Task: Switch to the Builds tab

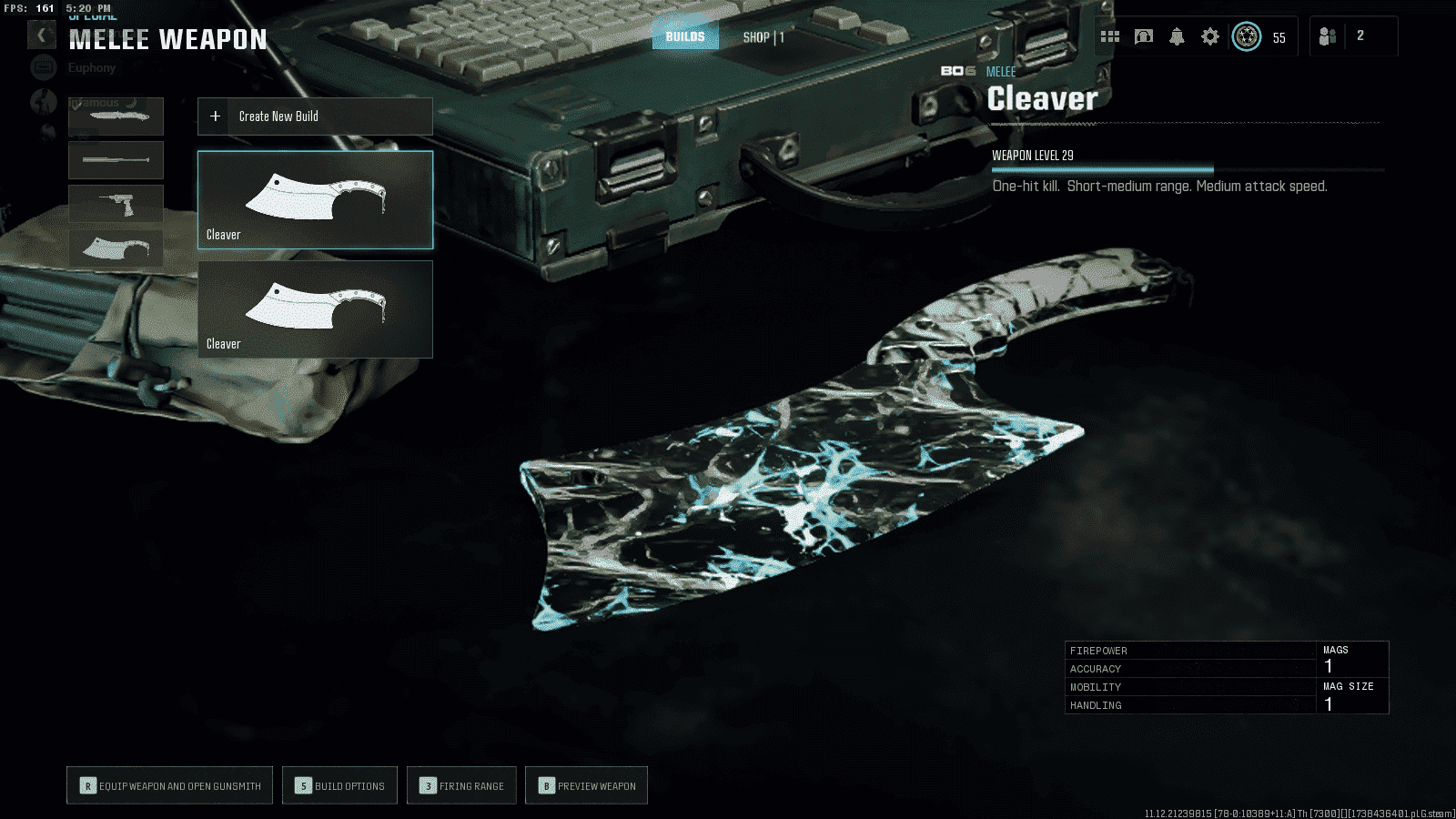Action: [x=685, y=36]
